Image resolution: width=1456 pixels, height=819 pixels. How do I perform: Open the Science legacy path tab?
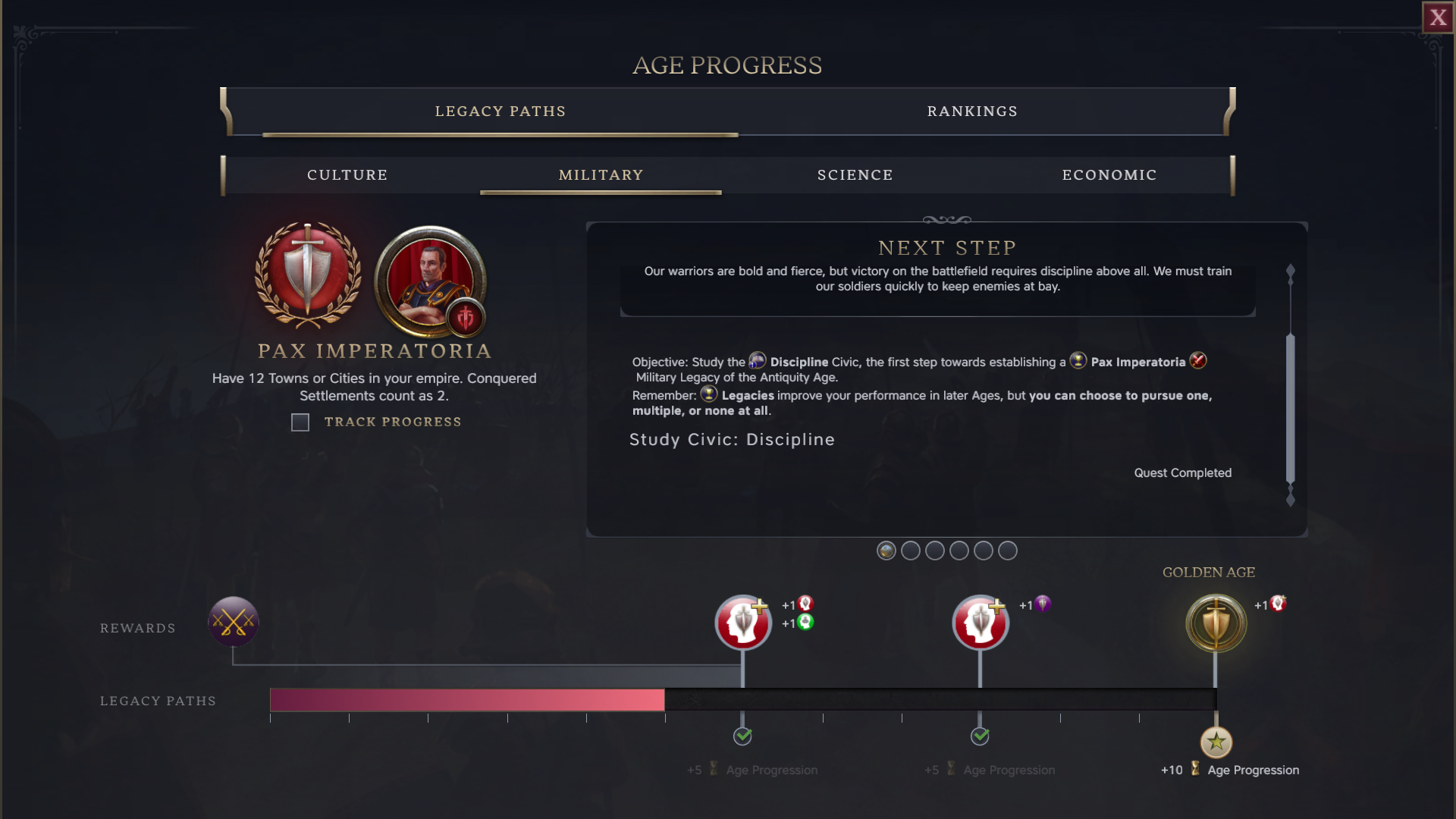pos(855,174)
